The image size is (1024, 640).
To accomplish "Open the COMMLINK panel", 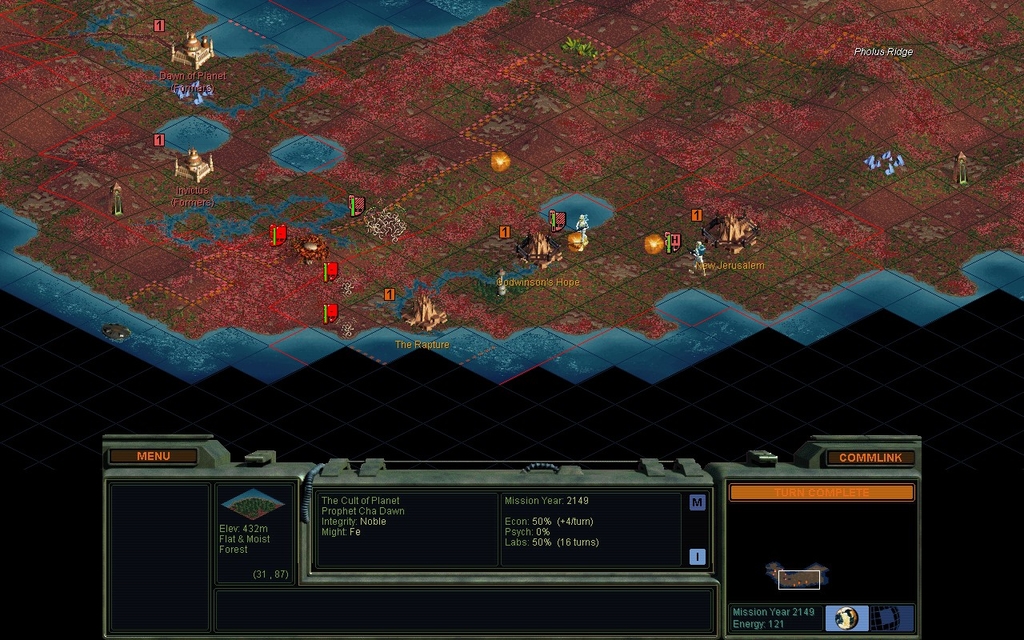I will 870,457.
